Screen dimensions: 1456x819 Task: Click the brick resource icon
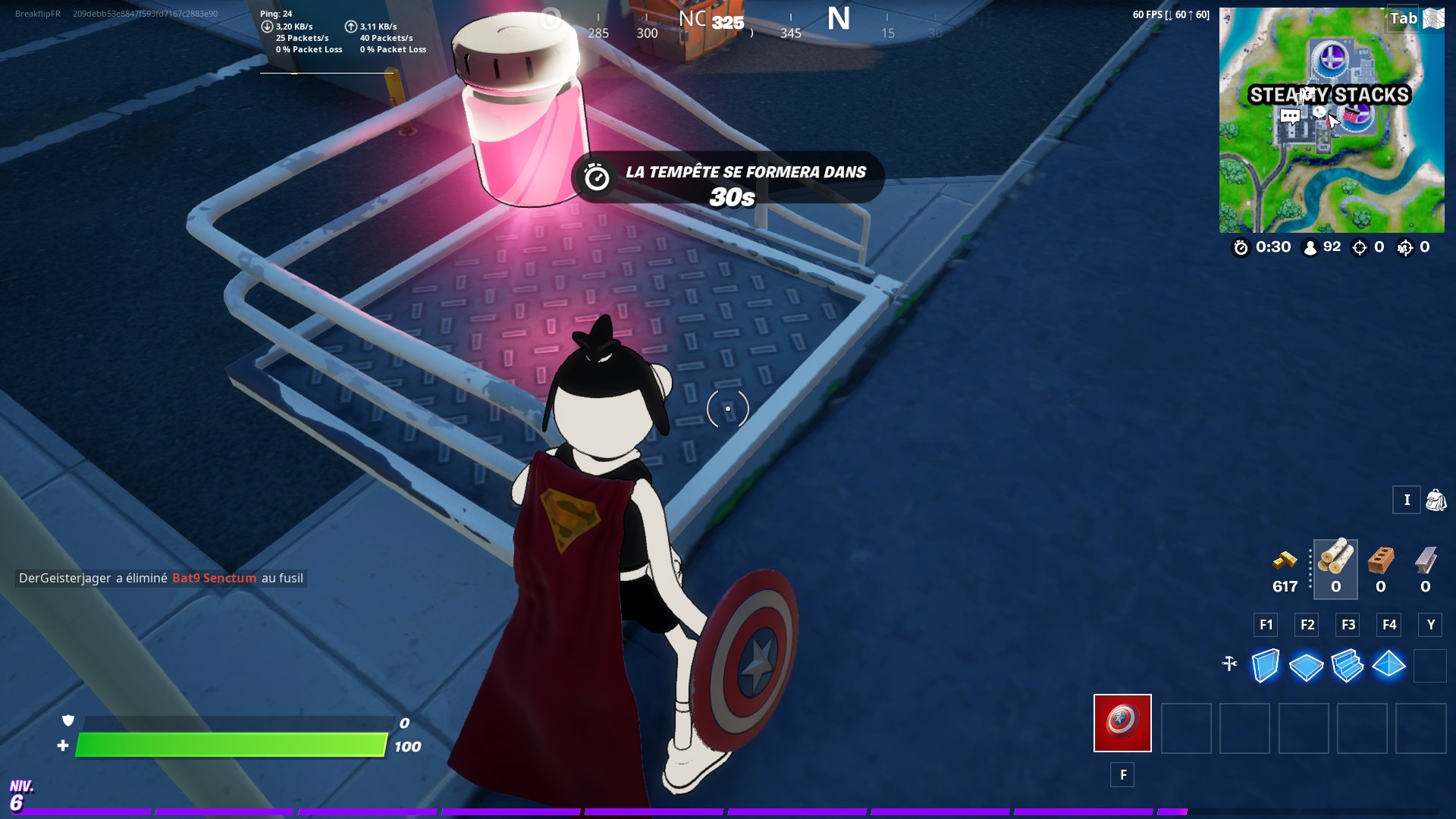(x=1380, y=561)
